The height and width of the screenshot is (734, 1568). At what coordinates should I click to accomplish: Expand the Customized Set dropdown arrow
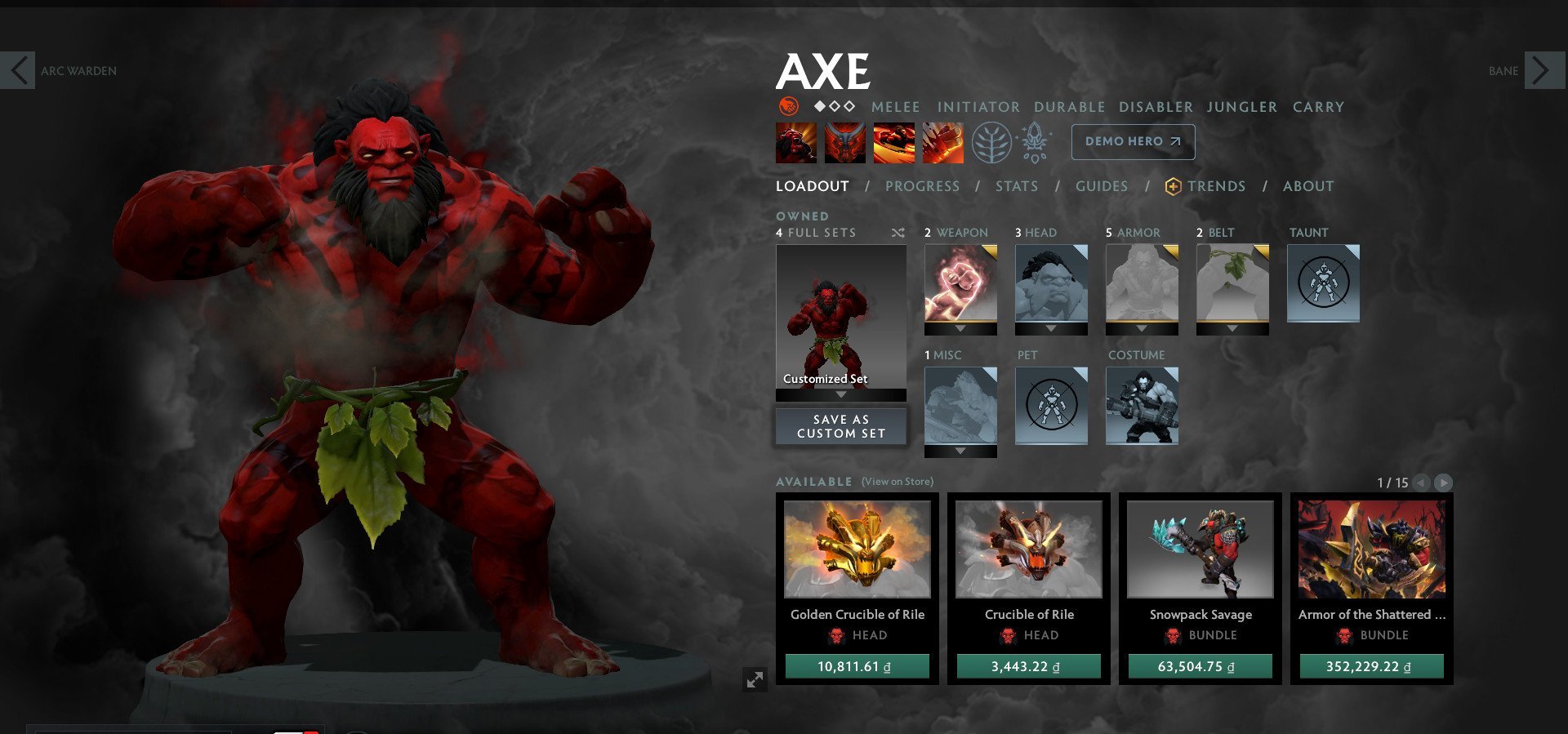pyautogui.click(x=840, y=396)
